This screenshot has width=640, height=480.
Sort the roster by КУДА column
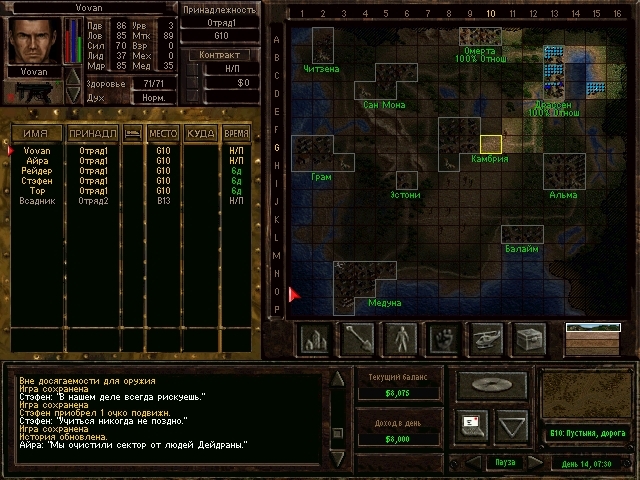coord(201,133)
